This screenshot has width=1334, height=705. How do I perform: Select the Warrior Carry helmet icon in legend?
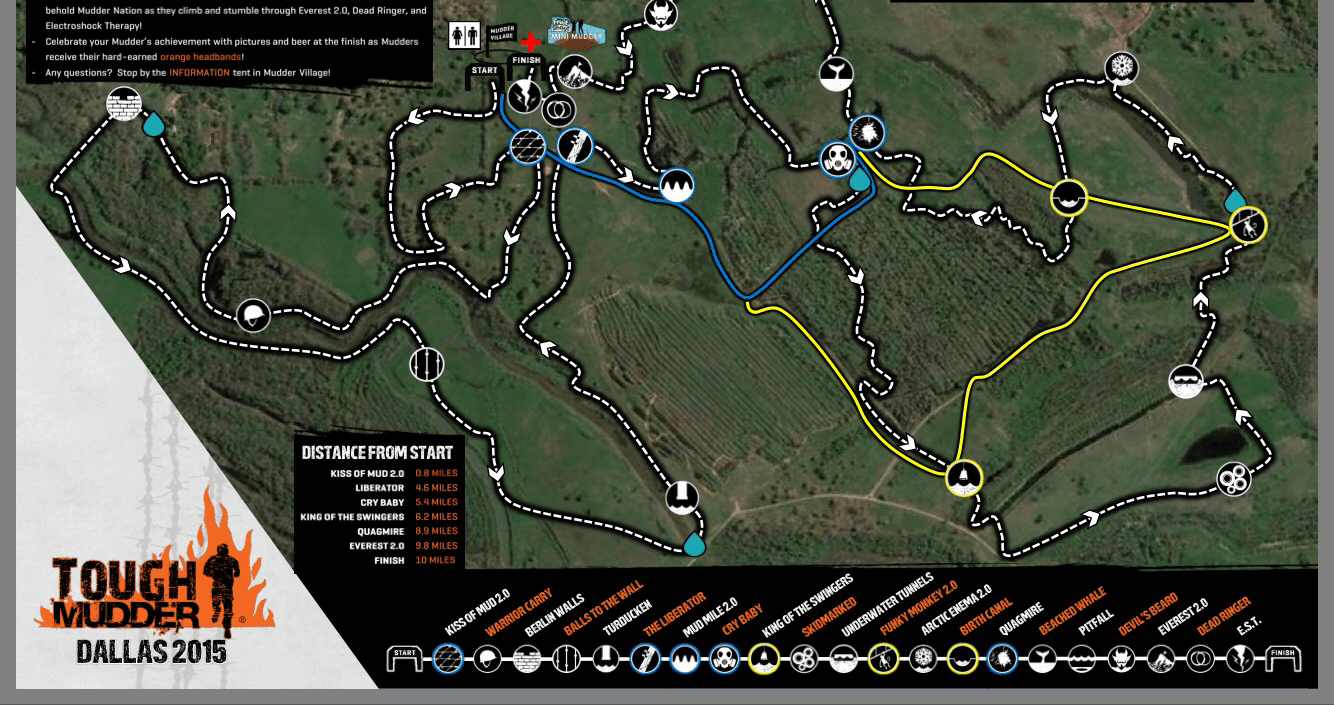[487, 659]
